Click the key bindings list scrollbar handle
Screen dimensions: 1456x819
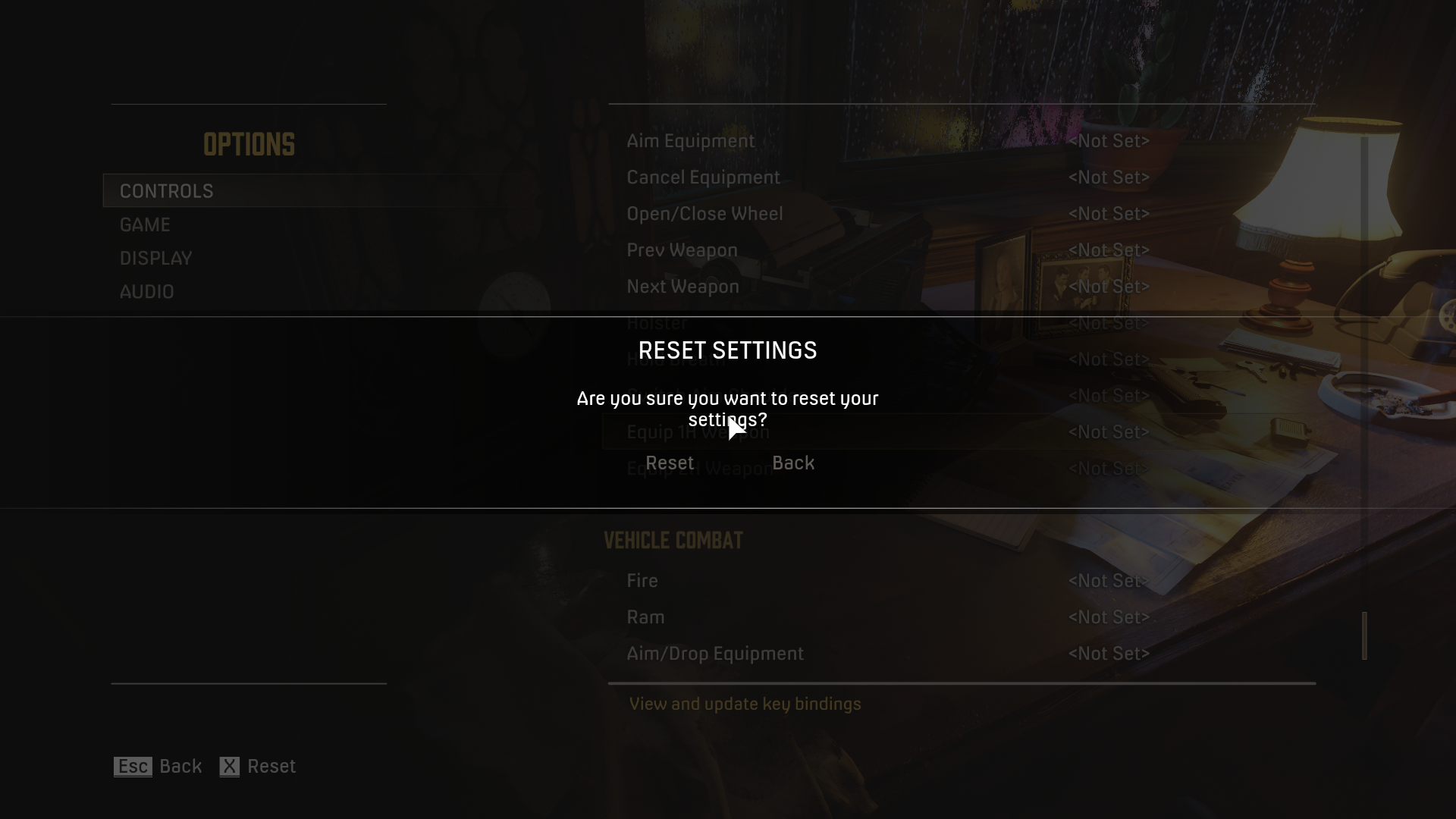1364,635
